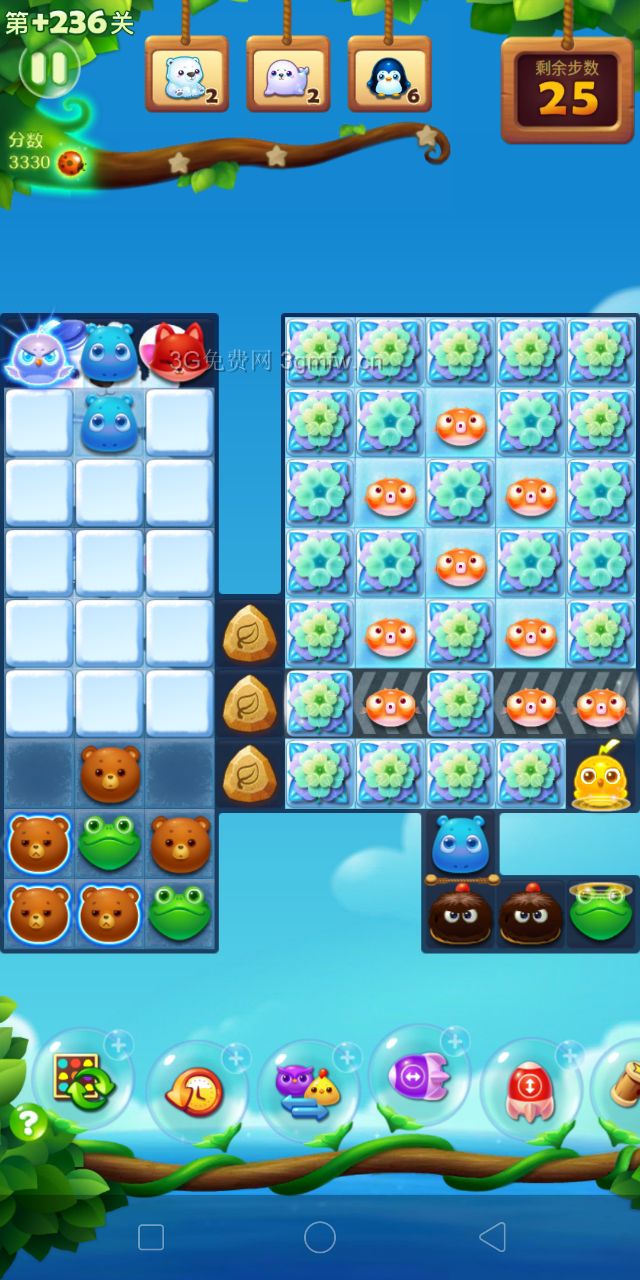Select the owl and chick swap power-up
Image resolution: width=640 pixels, height=1280 pixels.
[307, 1090]
